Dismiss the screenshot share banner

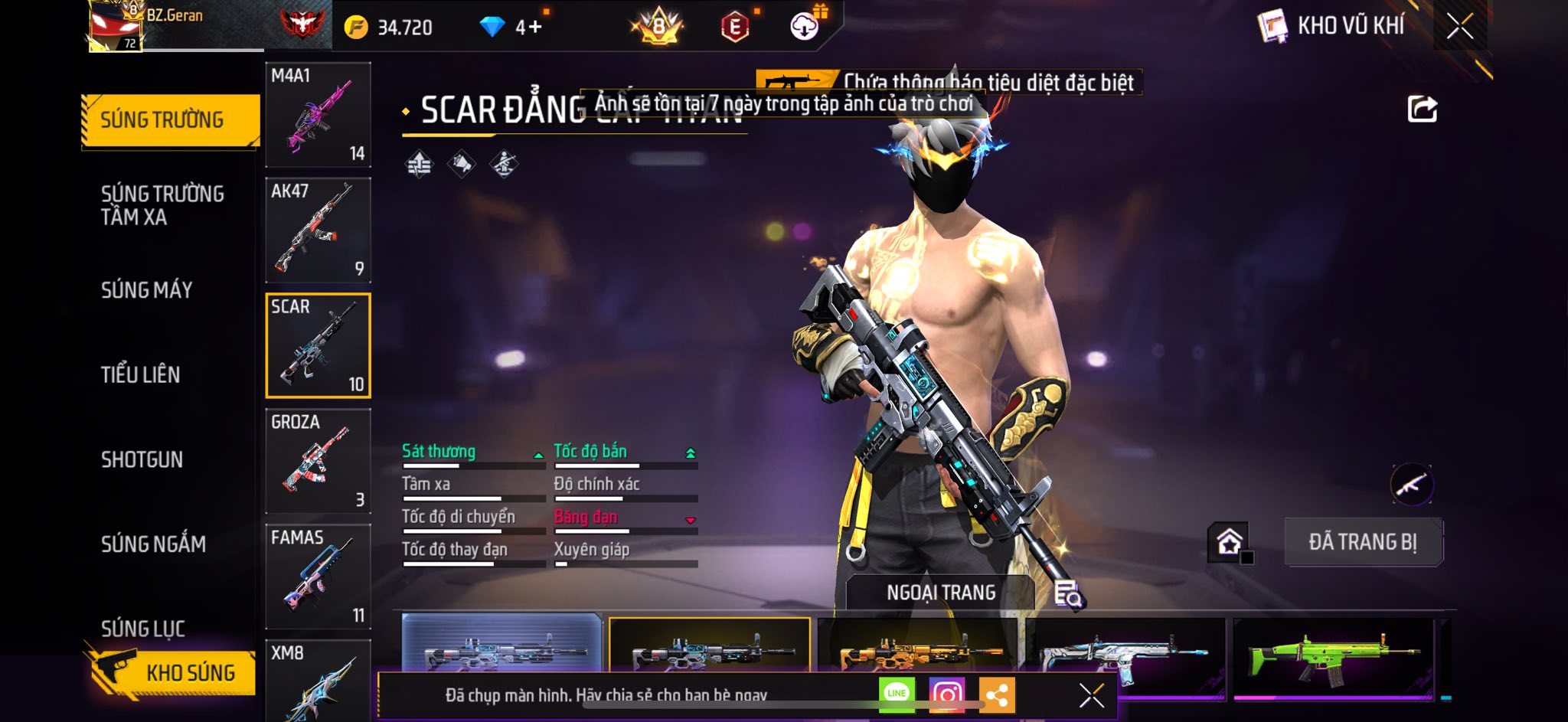1091,695
